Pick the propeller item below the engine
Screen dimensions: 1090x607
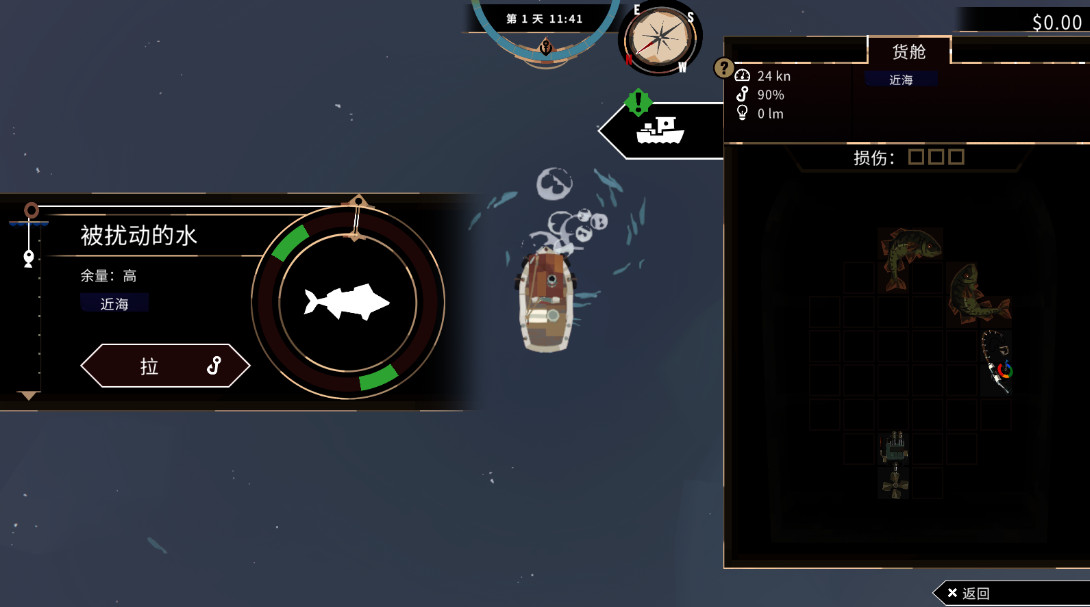pyautogui.click(x=894, y=482)
